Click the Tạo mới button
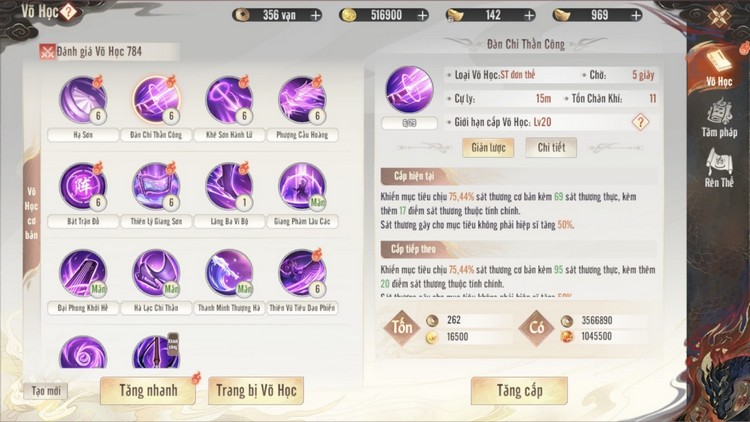This screenshot has height=422, width=750. point(45,391)
